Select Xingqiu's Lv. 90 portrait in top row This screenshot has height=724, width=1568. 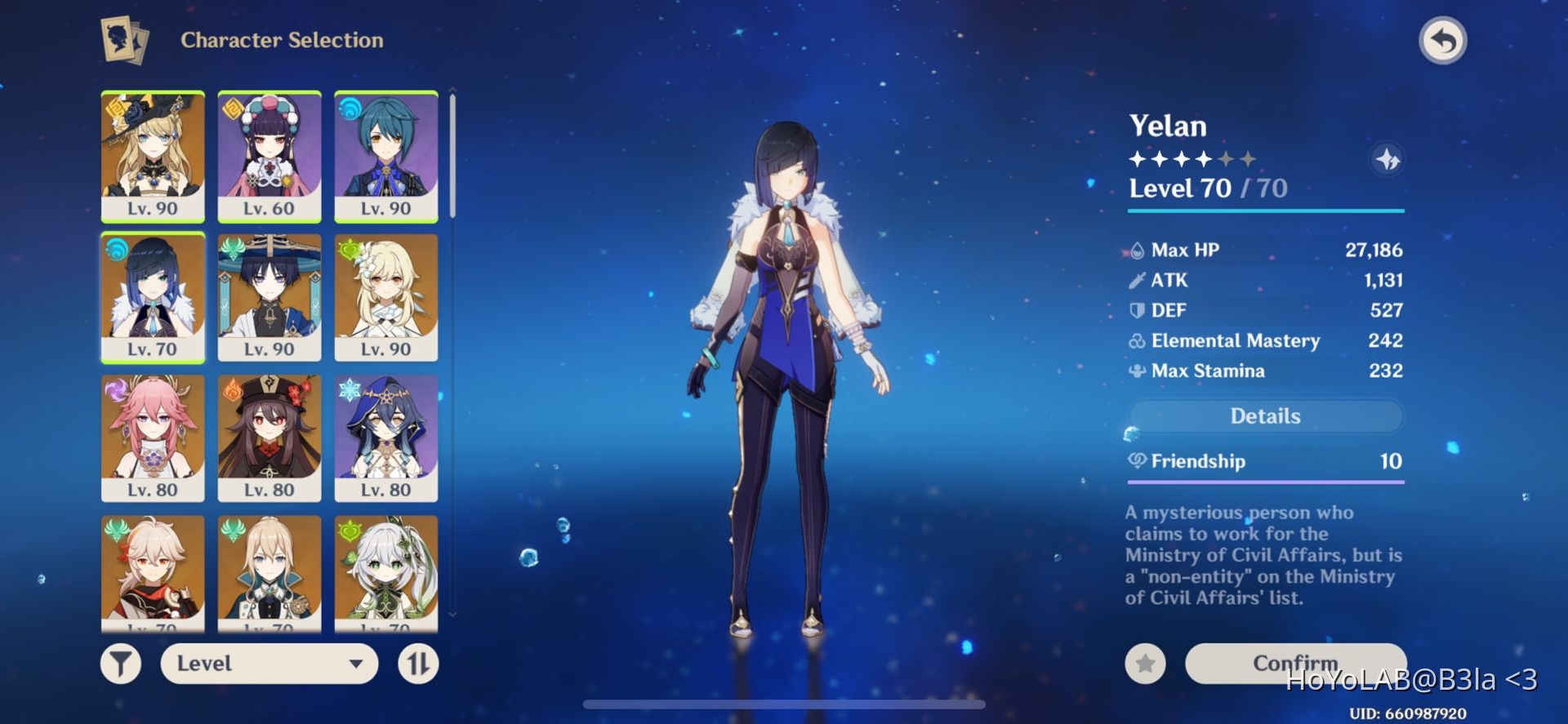386,154
